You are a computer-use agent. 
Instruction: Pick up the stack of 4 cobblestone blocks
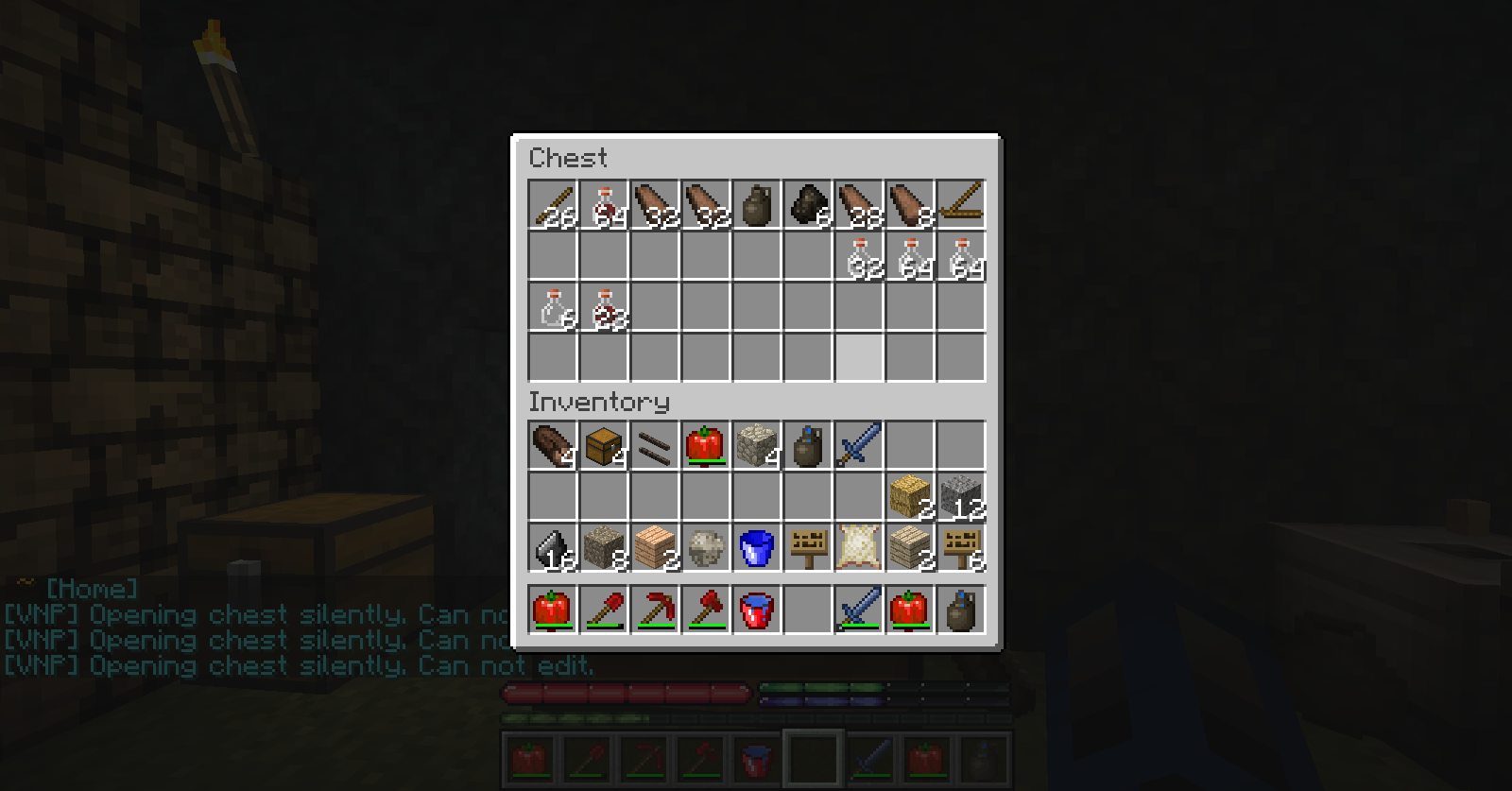[x=757, y=446]
